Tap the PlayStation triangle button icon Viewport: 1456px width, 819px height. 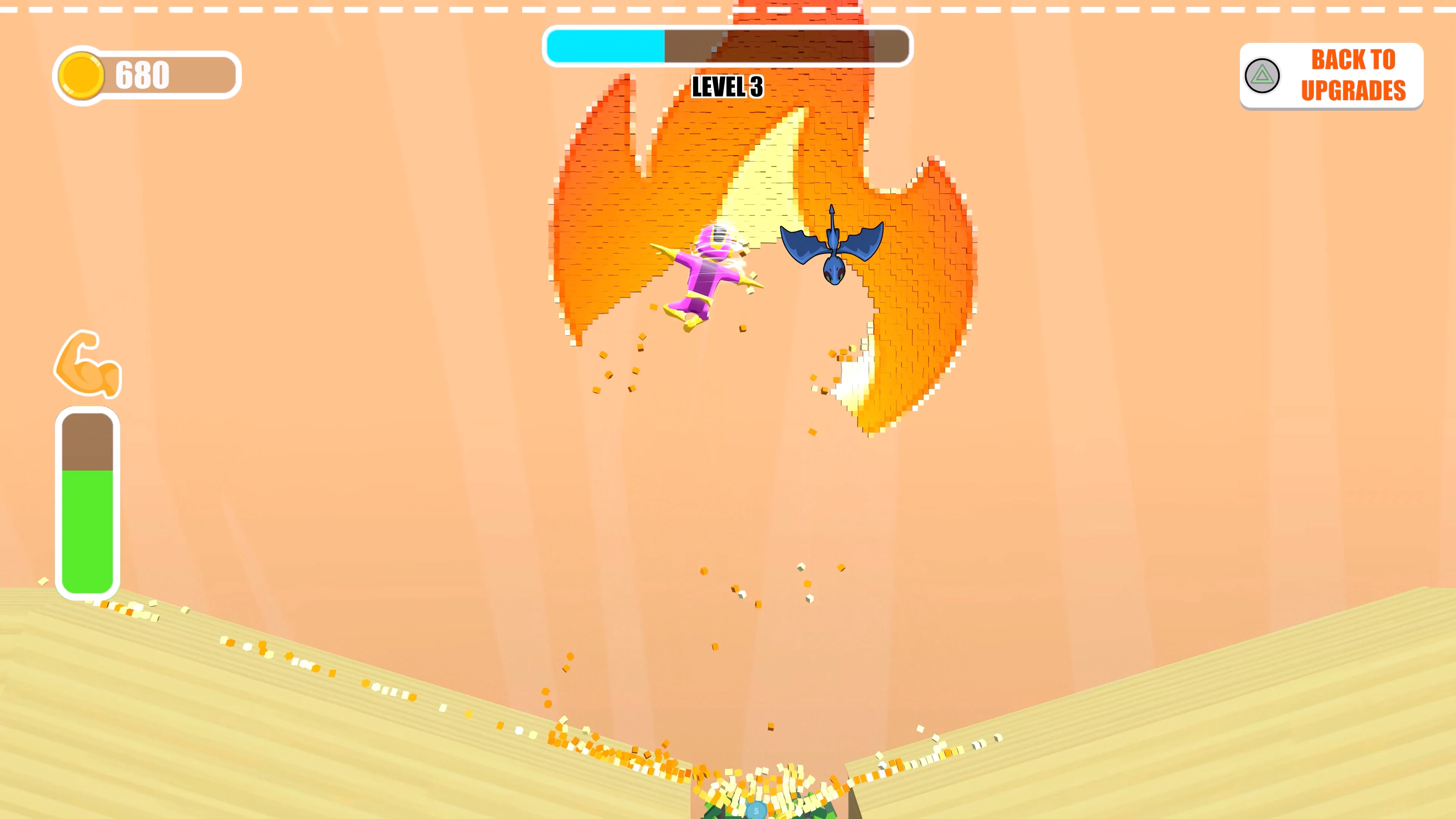pos(1262,75)
